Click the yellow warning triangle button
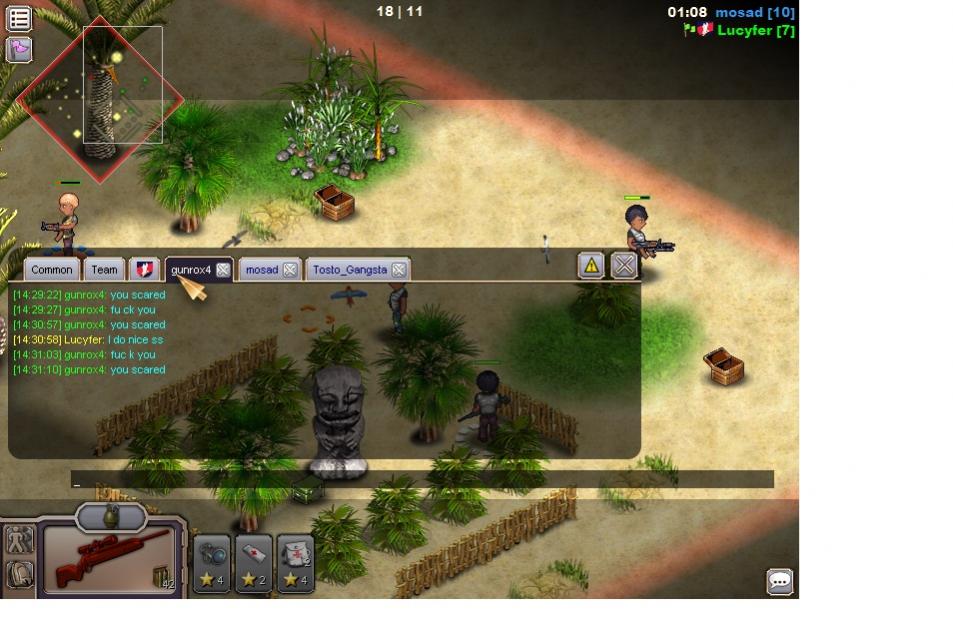 591,265
